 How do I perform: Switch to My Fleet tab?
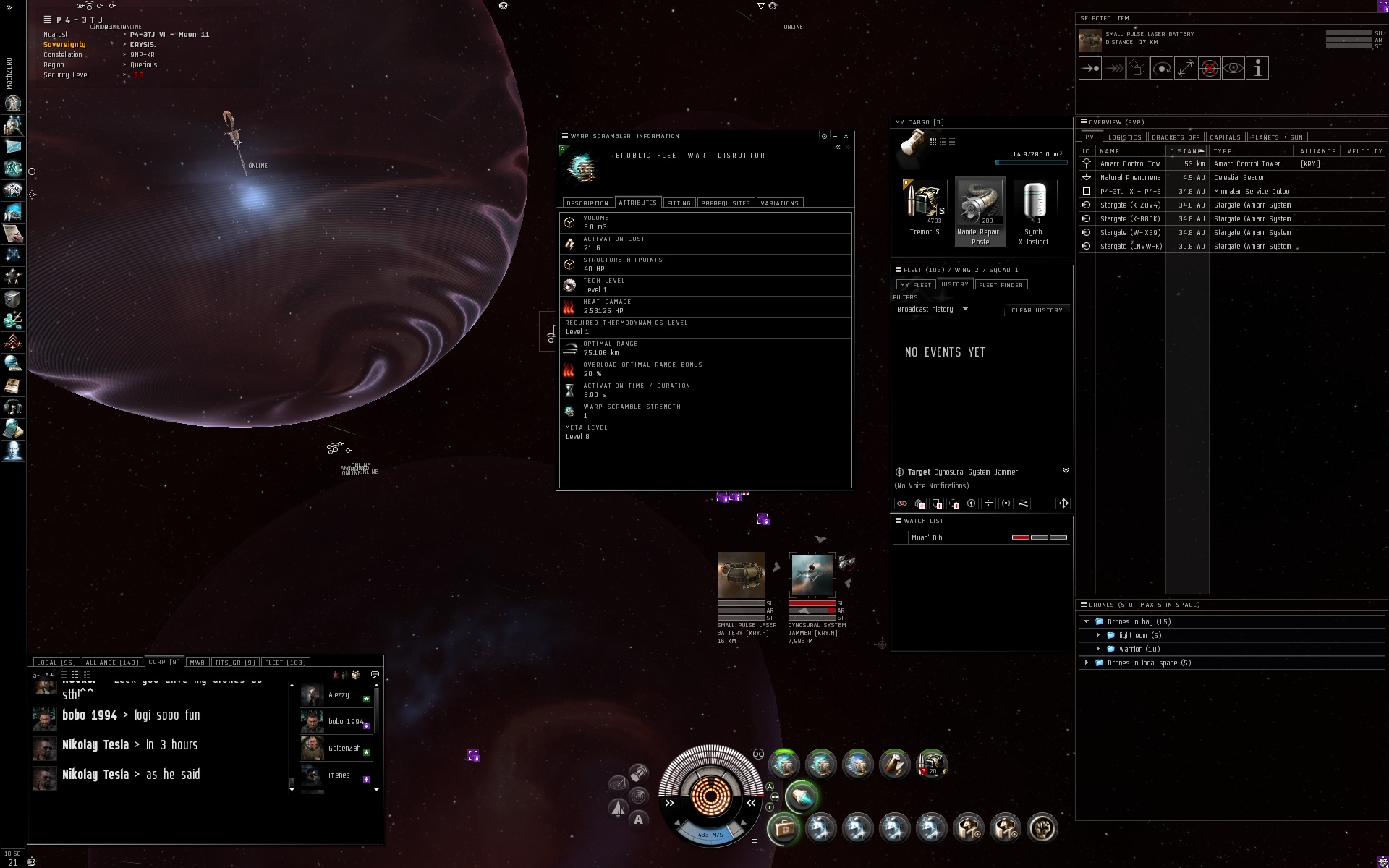(x=915, y=285)
